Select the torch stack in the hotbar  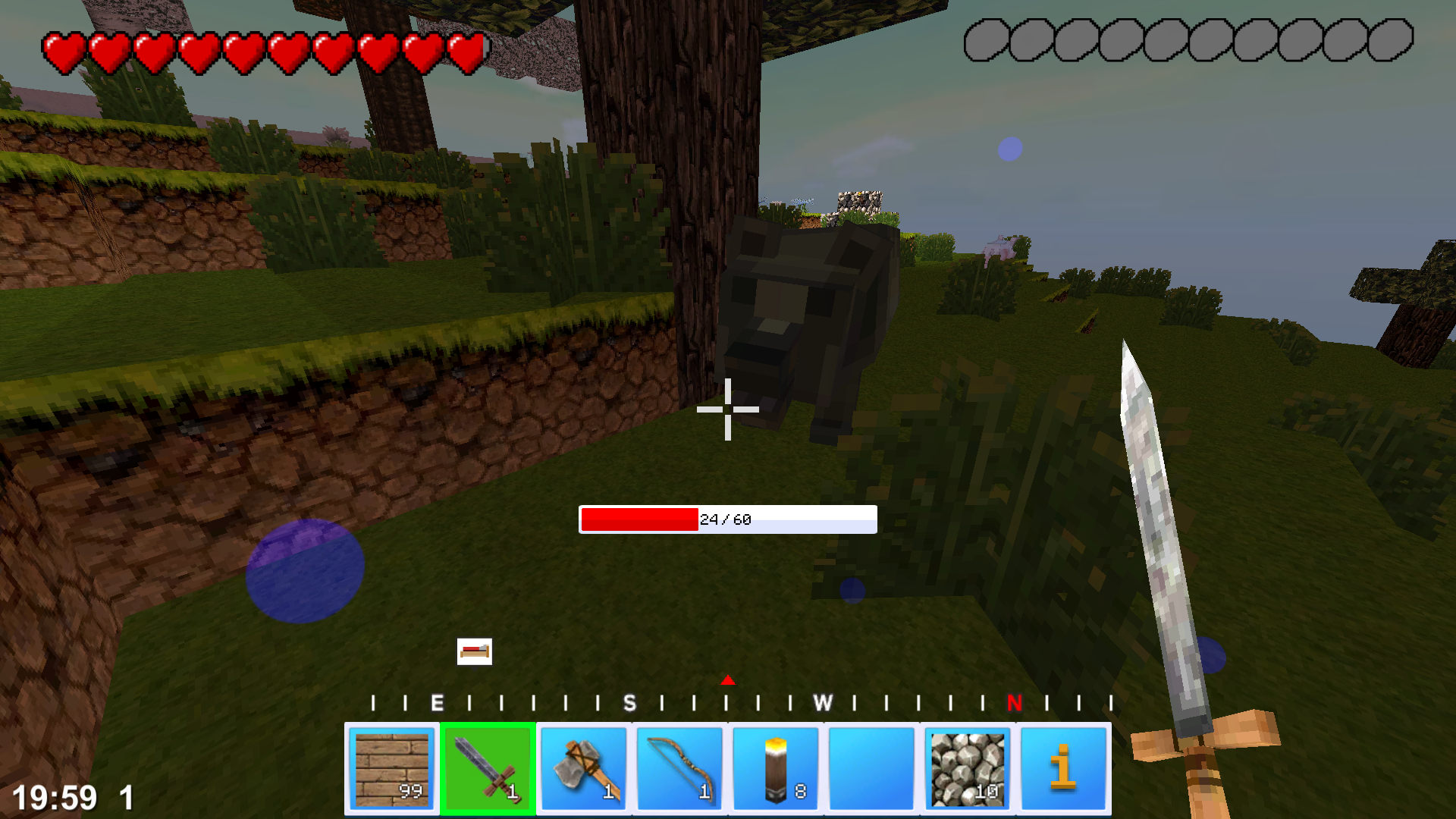click(x=774, y=767)
